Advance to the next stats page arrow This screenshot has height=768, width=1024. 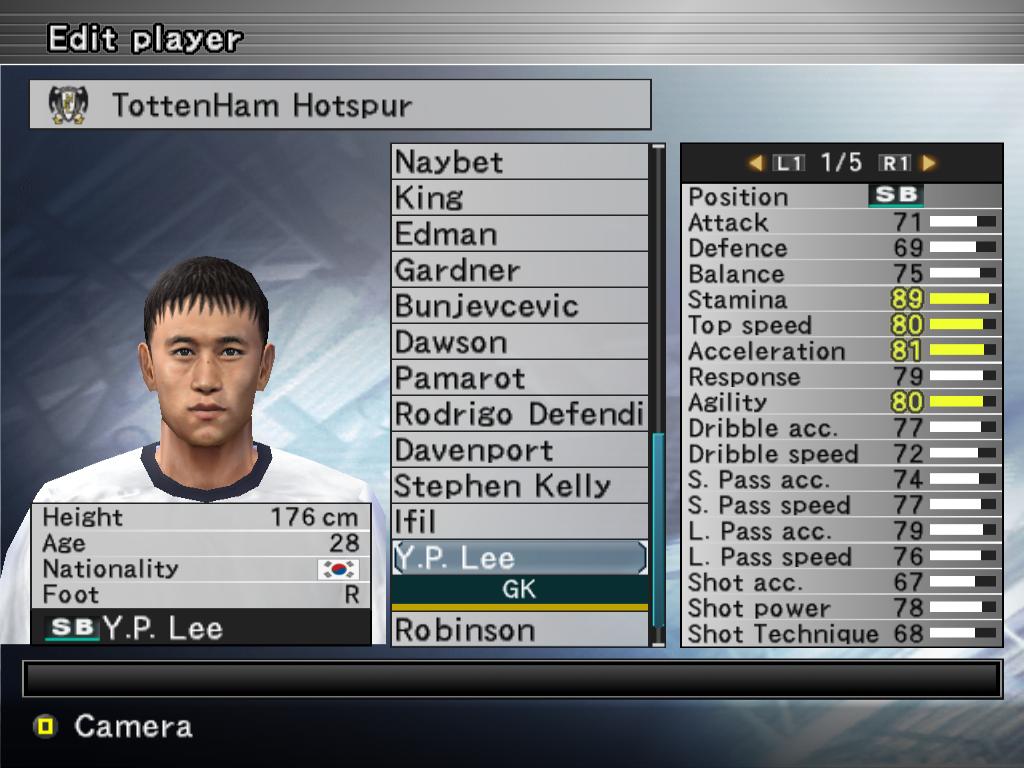tap(929, 162)
